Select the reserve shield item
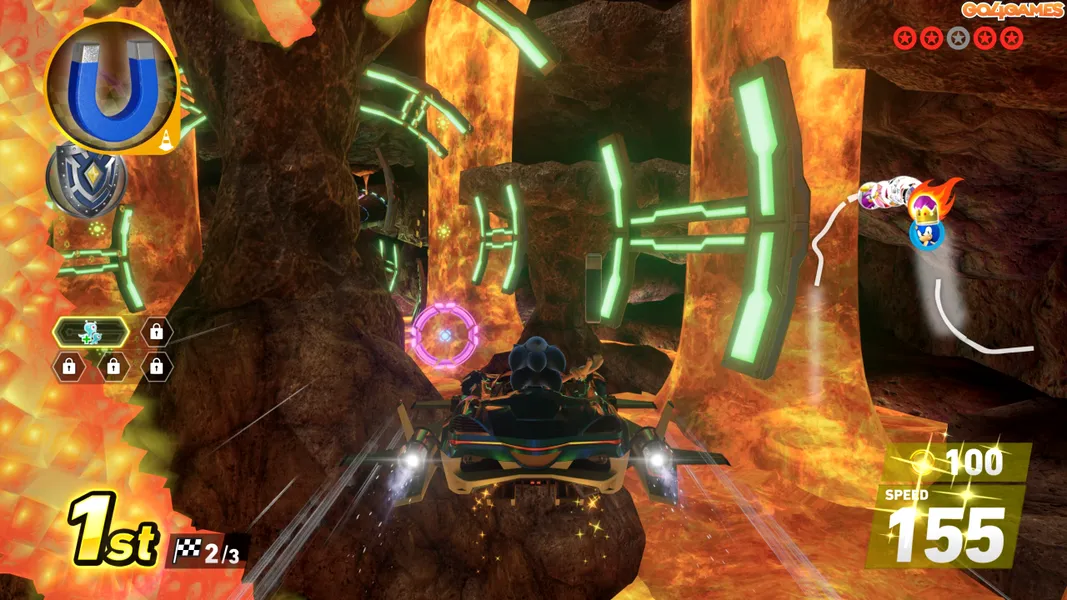The height and width of the screenshot is (600, 1067). tap(86, 181)
